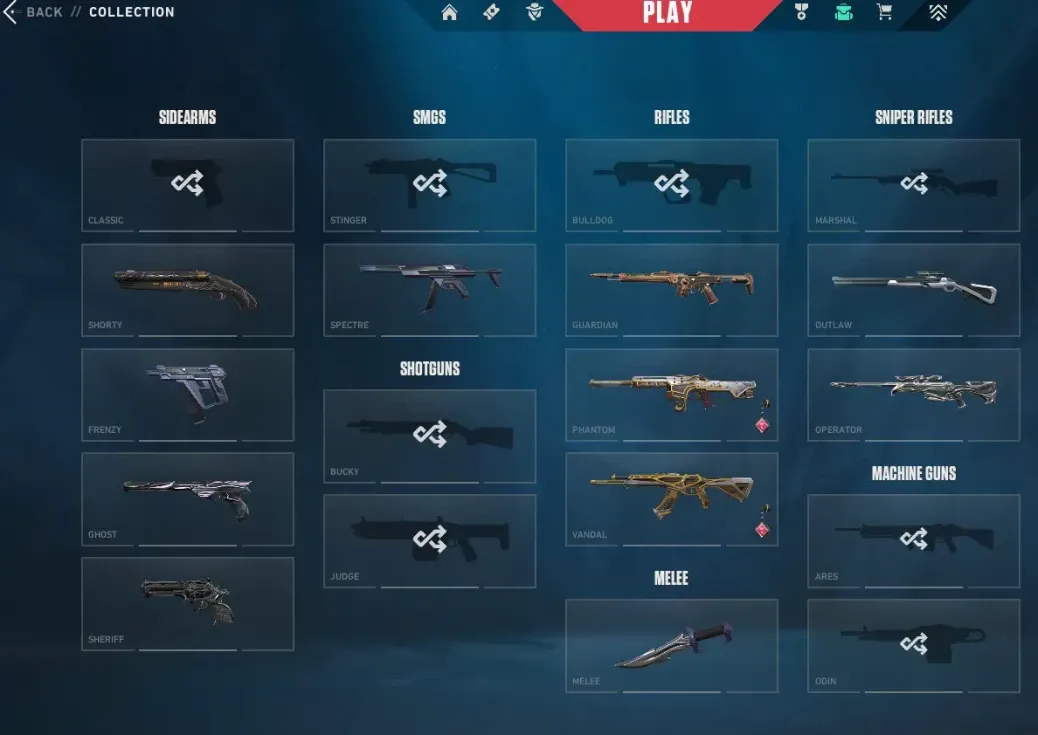Select the Classic sidearm slot
The height and width of the screenshot is (735, 1038).
(187, 185)
